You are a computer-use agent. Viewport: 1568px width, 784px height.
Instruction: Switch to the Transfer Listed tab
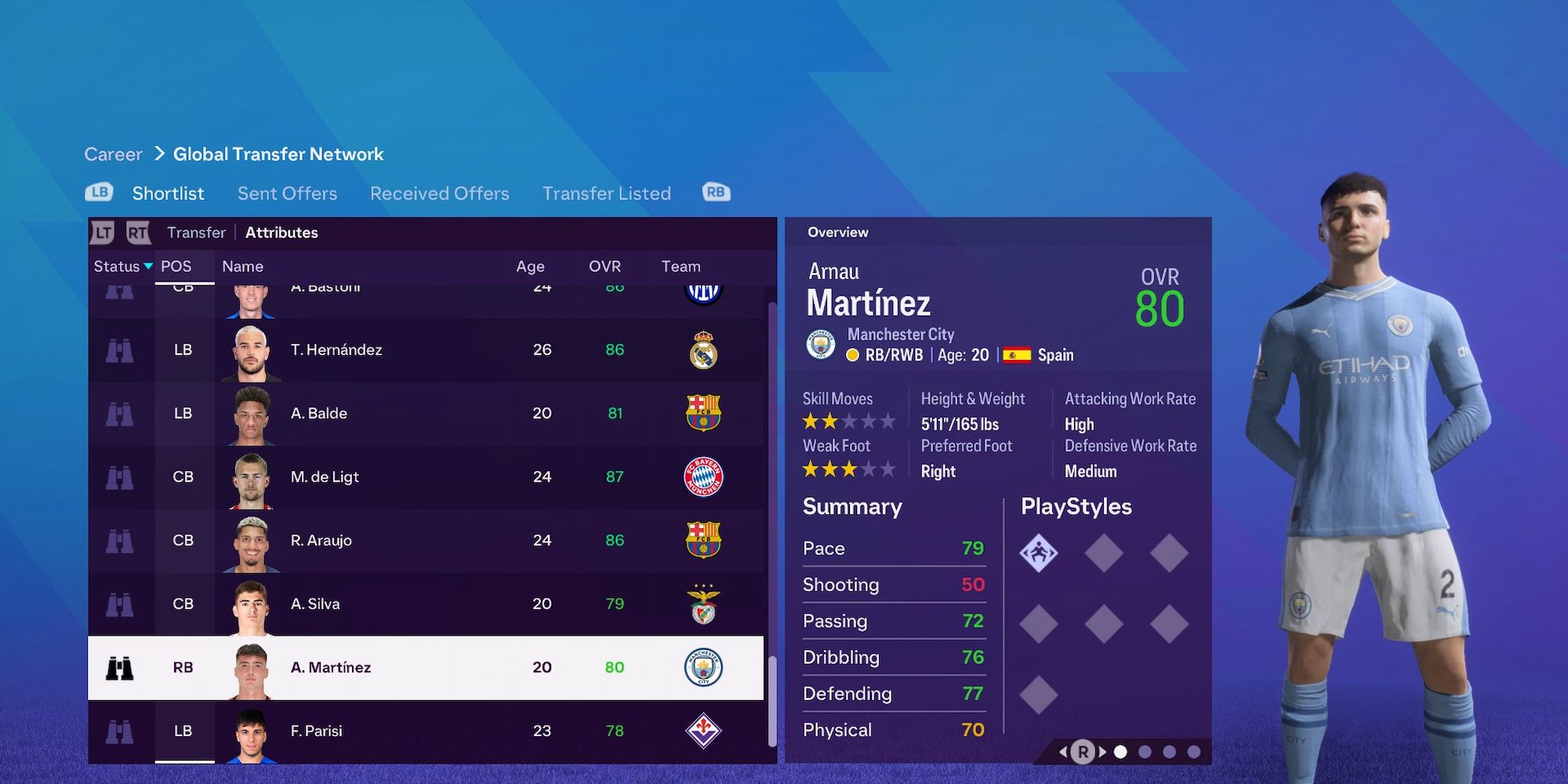[606, 193]
